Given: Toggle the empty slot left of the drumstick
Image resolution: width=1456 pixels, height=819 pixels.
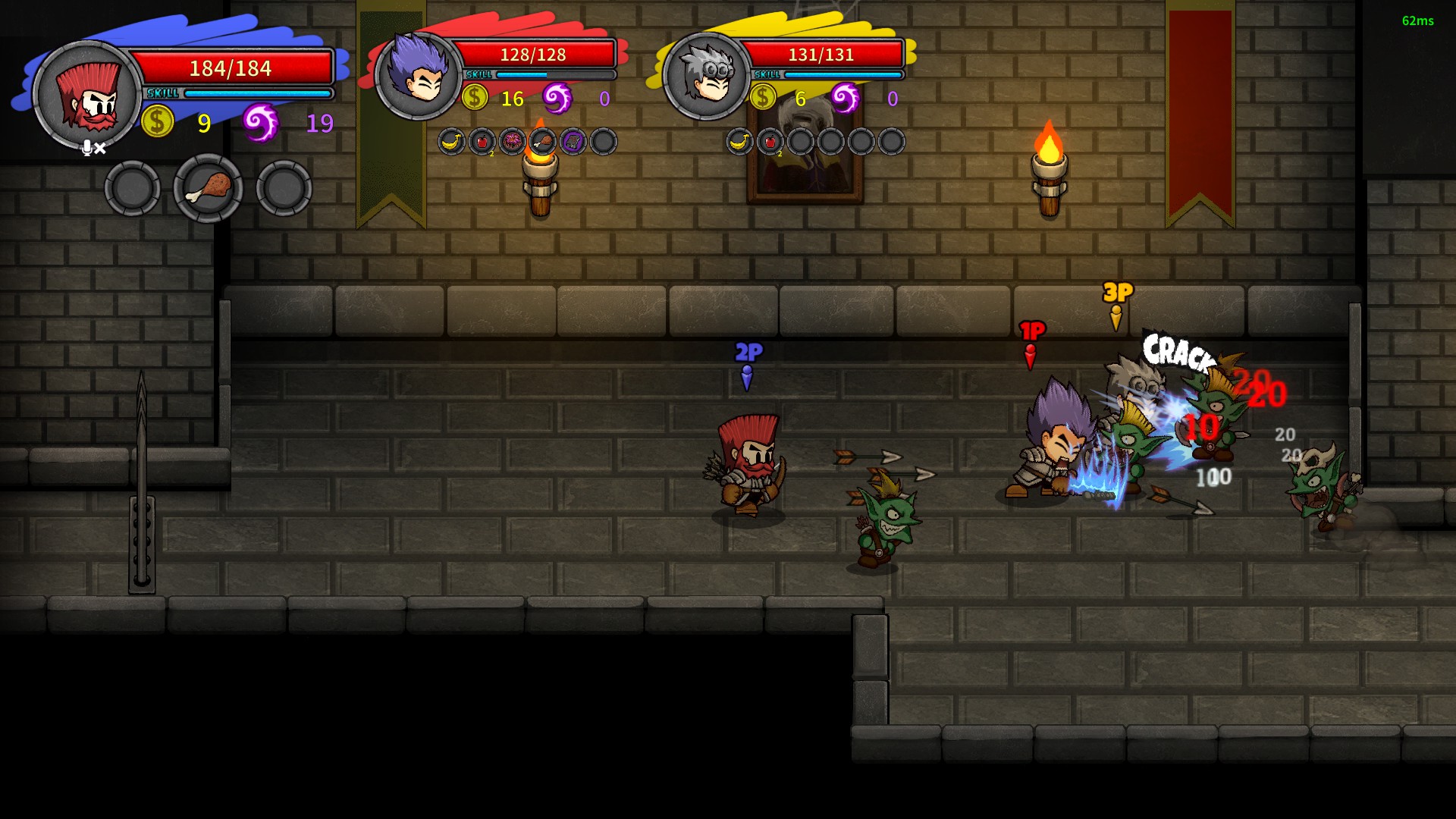Looking at the screenshot, I should [x=133, y=188].
